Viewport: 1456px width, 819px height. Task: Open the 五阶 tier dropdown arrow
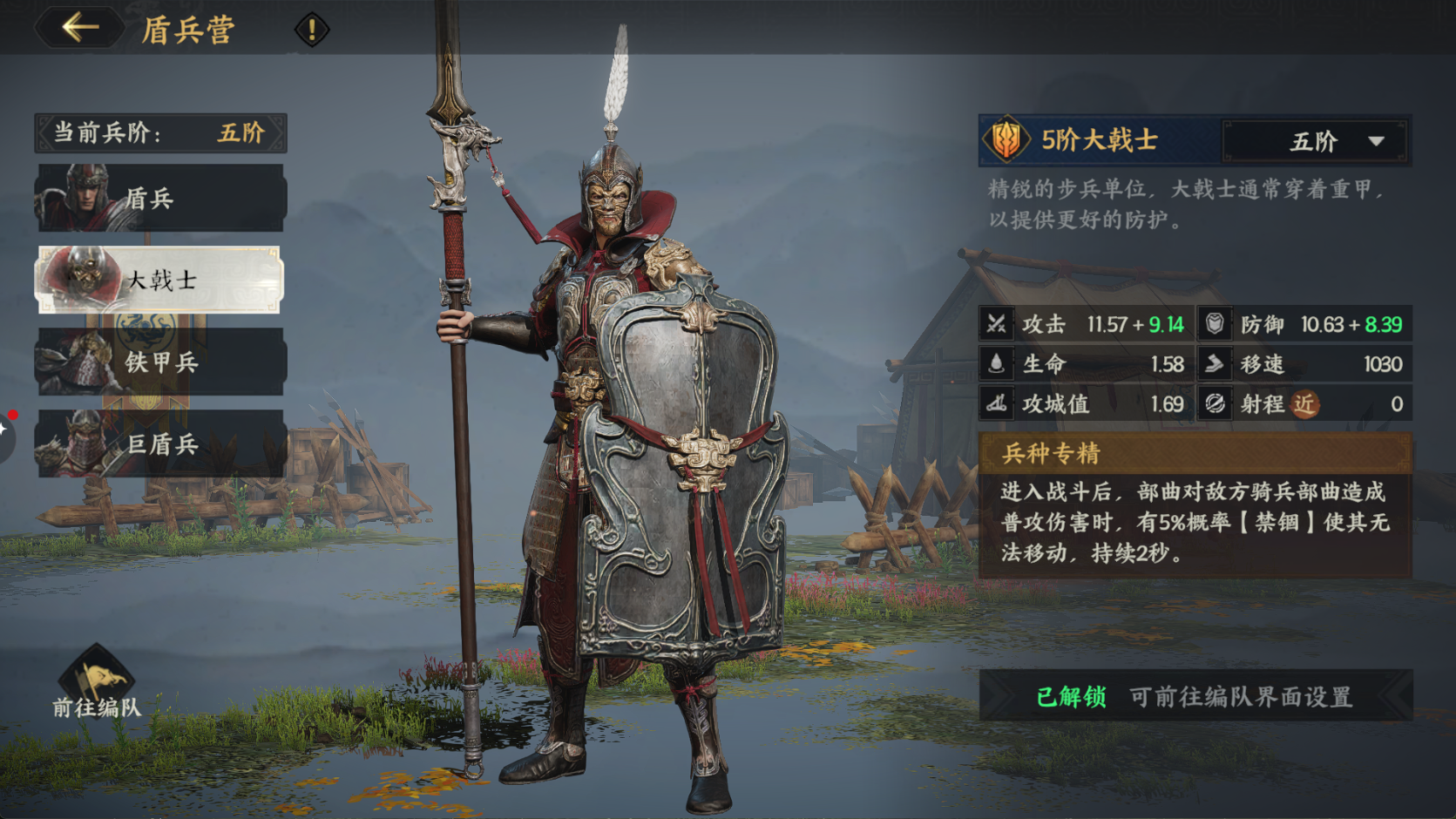pyautogui.click(x=1377, y=141)
